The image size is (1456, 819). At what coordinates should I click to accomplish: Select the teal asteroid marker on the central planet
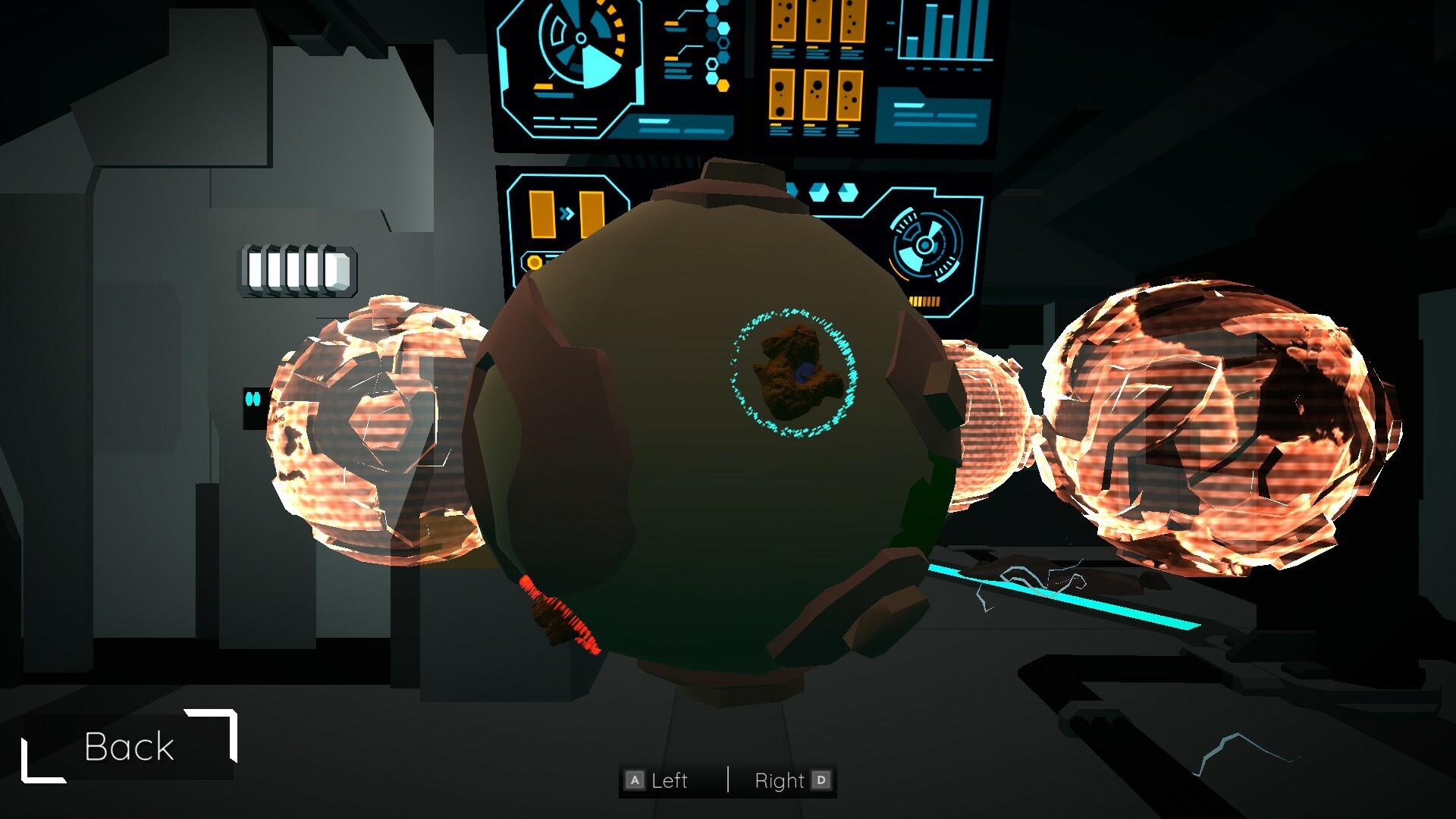(x=792, y=372)
